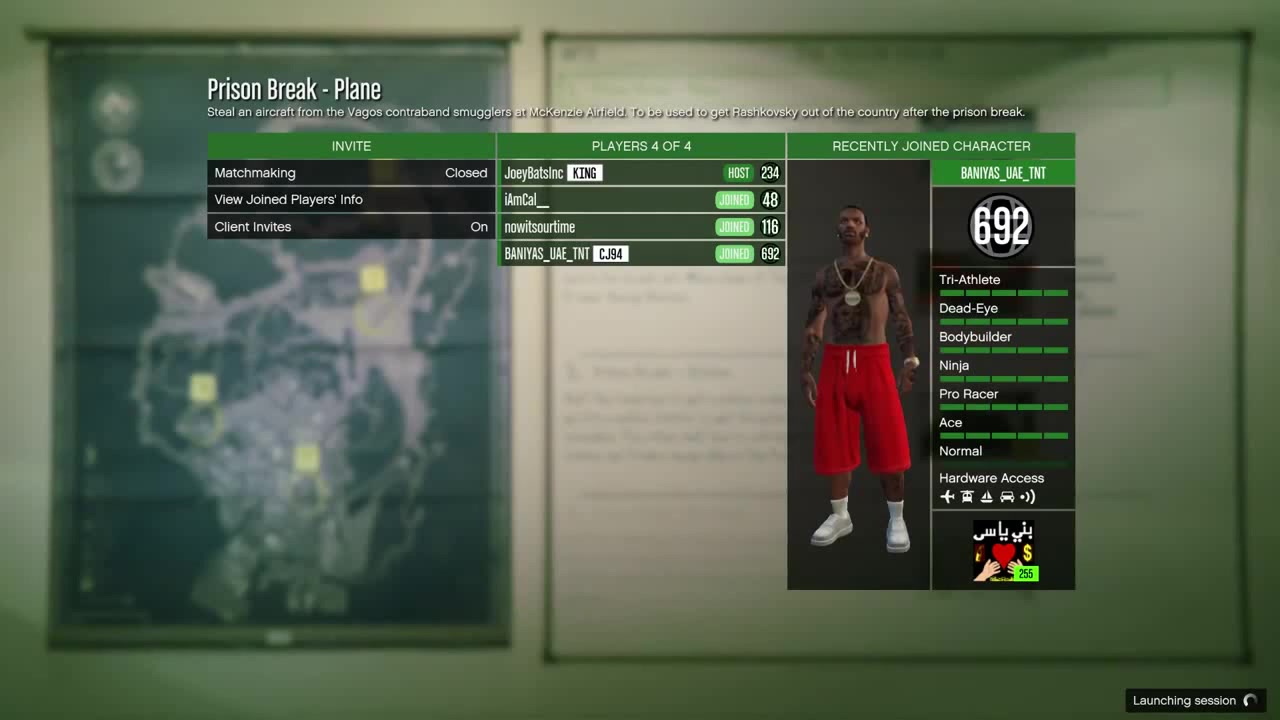Select player JoeyBatsInc in the list
The image size is (1280, 720).
[641, 173]
